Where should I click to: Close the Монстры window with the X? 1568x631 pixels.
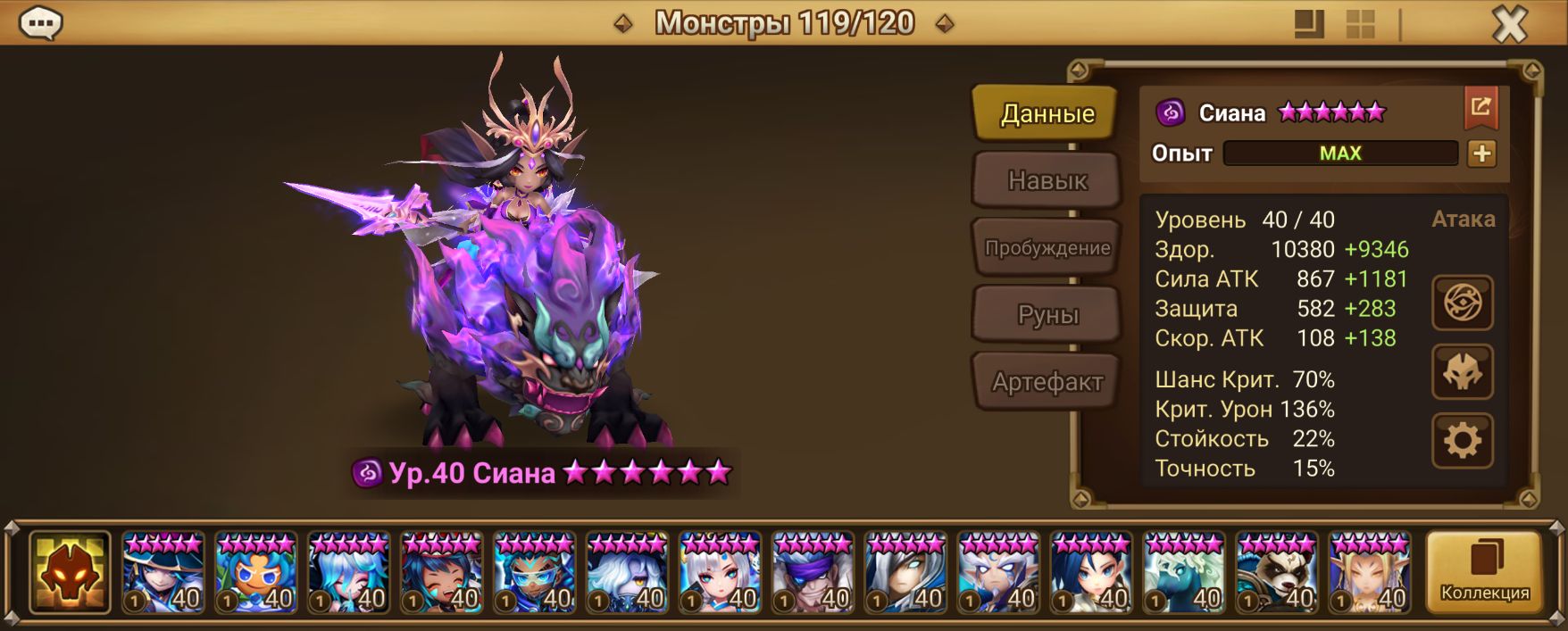[1510, 24]
